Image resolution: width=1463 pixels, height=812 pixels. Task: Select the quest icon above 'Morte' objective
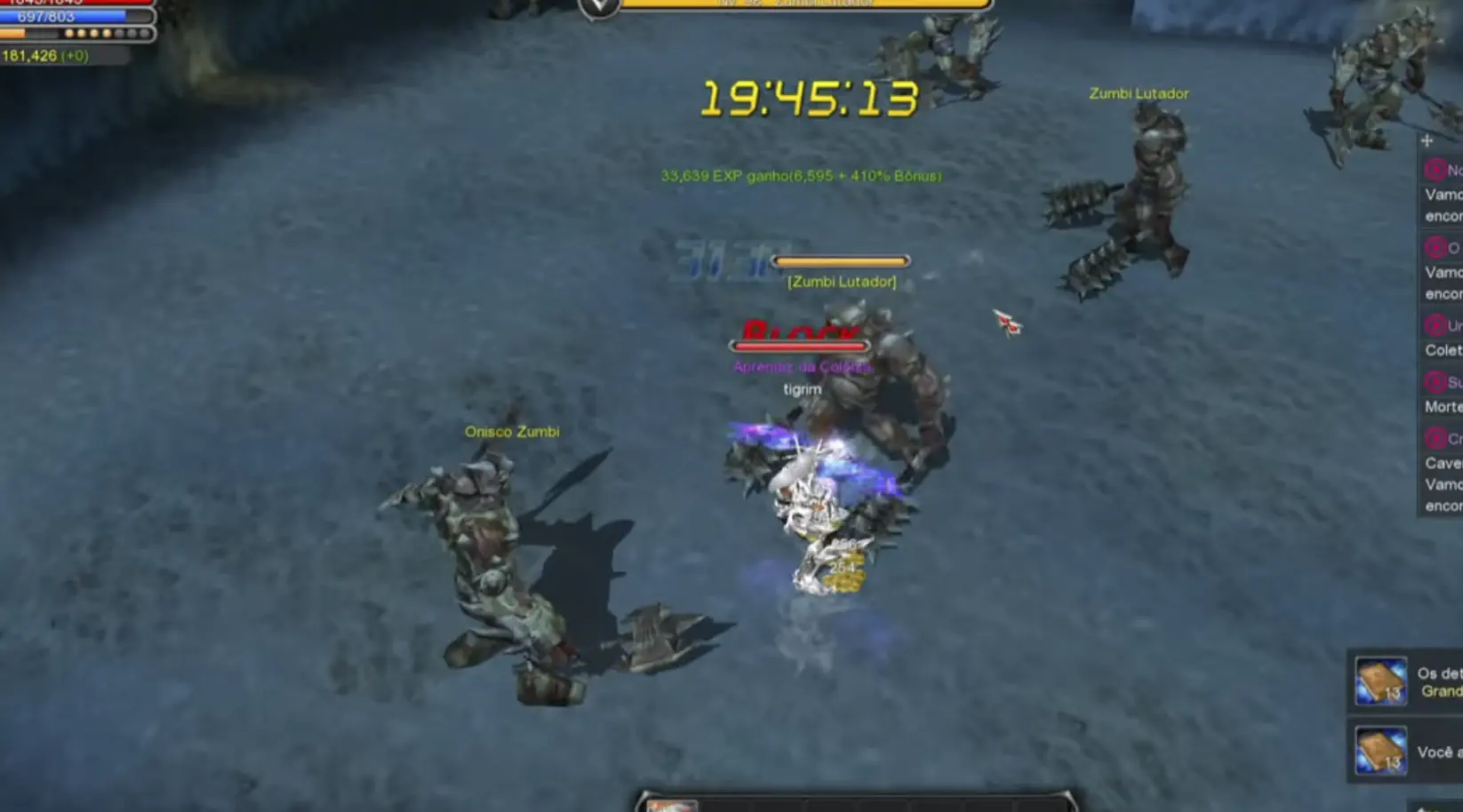coord(1434,382)
